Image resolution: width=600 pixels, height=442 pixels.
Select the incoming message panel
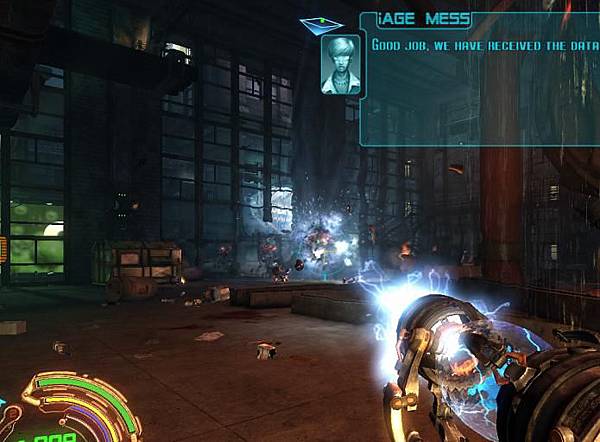(480, 80)
